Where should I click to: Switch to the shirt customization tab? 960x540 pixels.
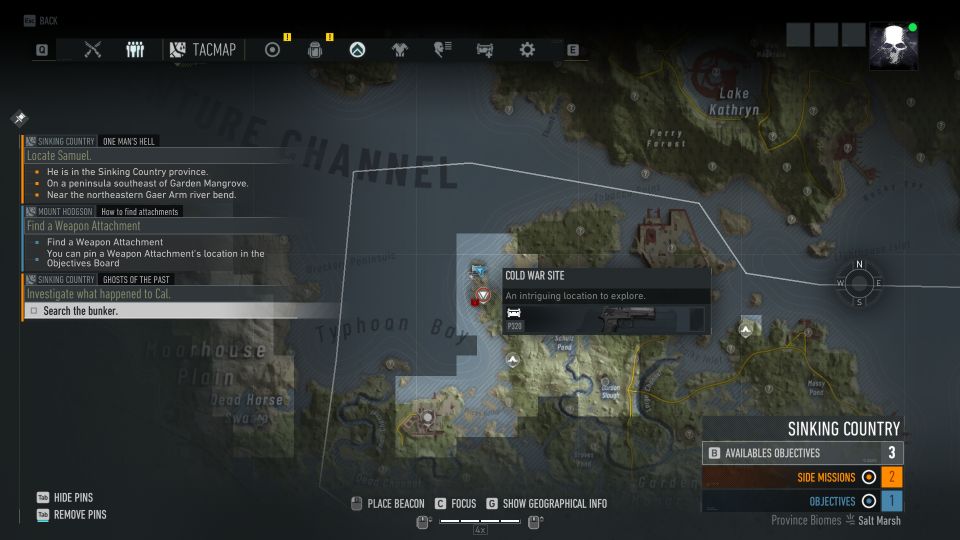pos(400,50)
